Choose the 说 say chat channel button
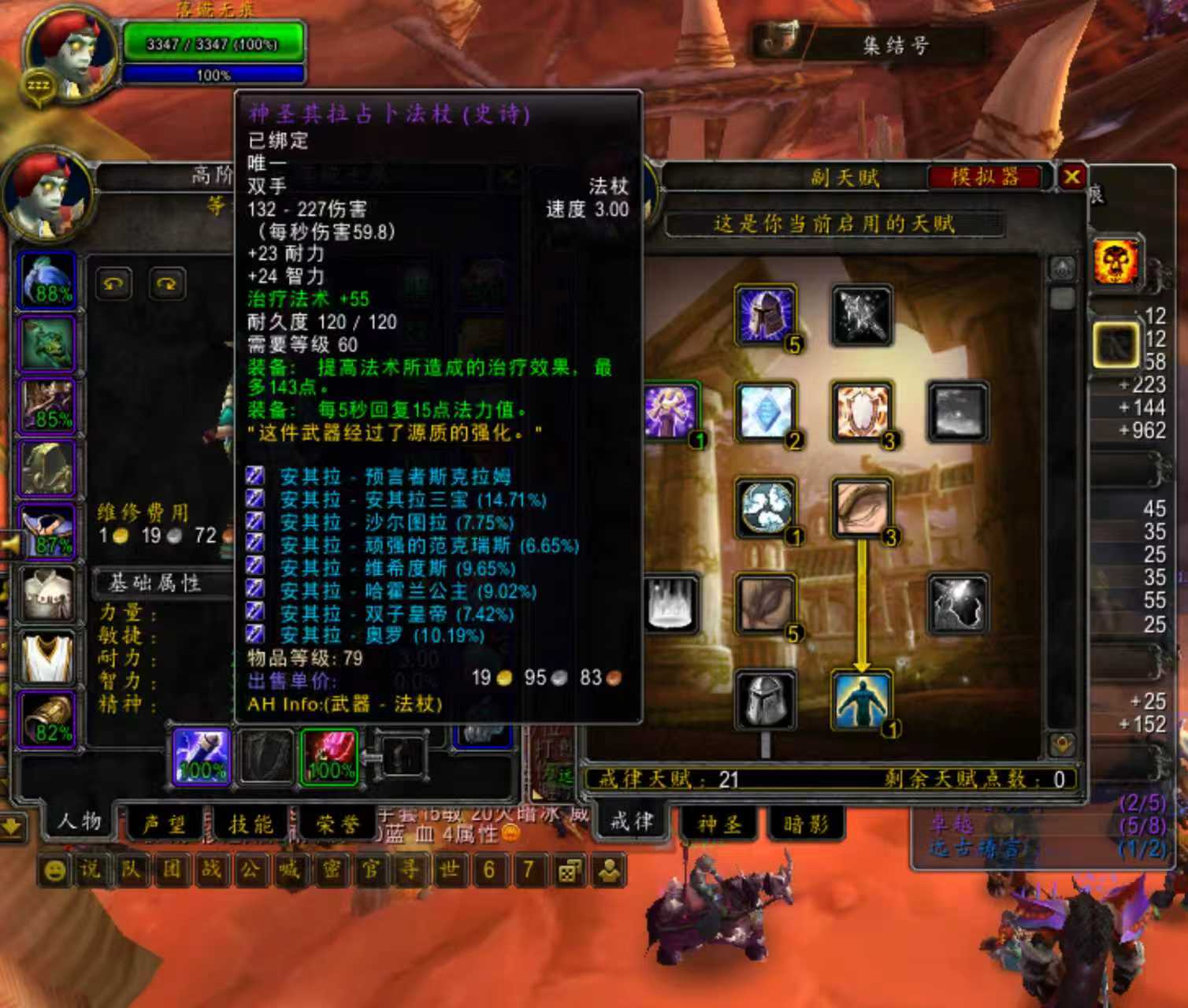The image size is (1188, 1008). click(91, 870)
